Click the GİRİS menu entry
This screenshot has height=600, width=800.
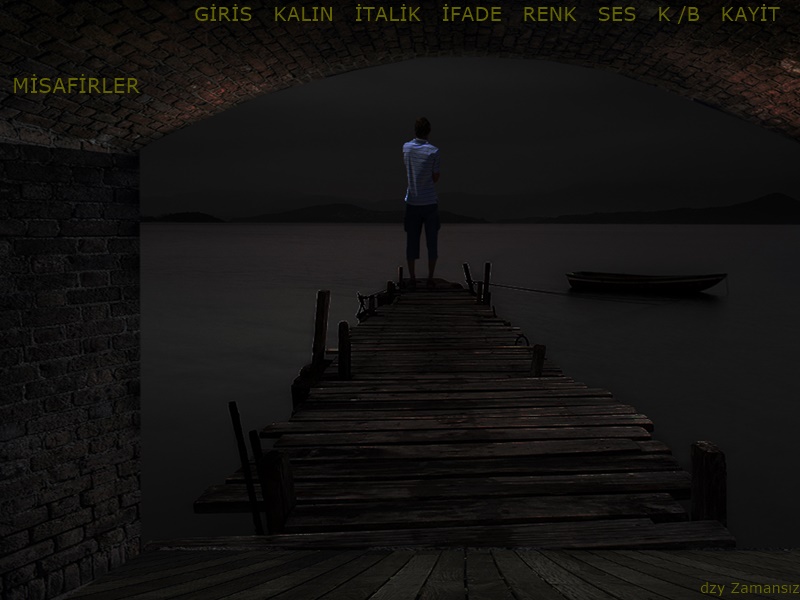[223, 15]
